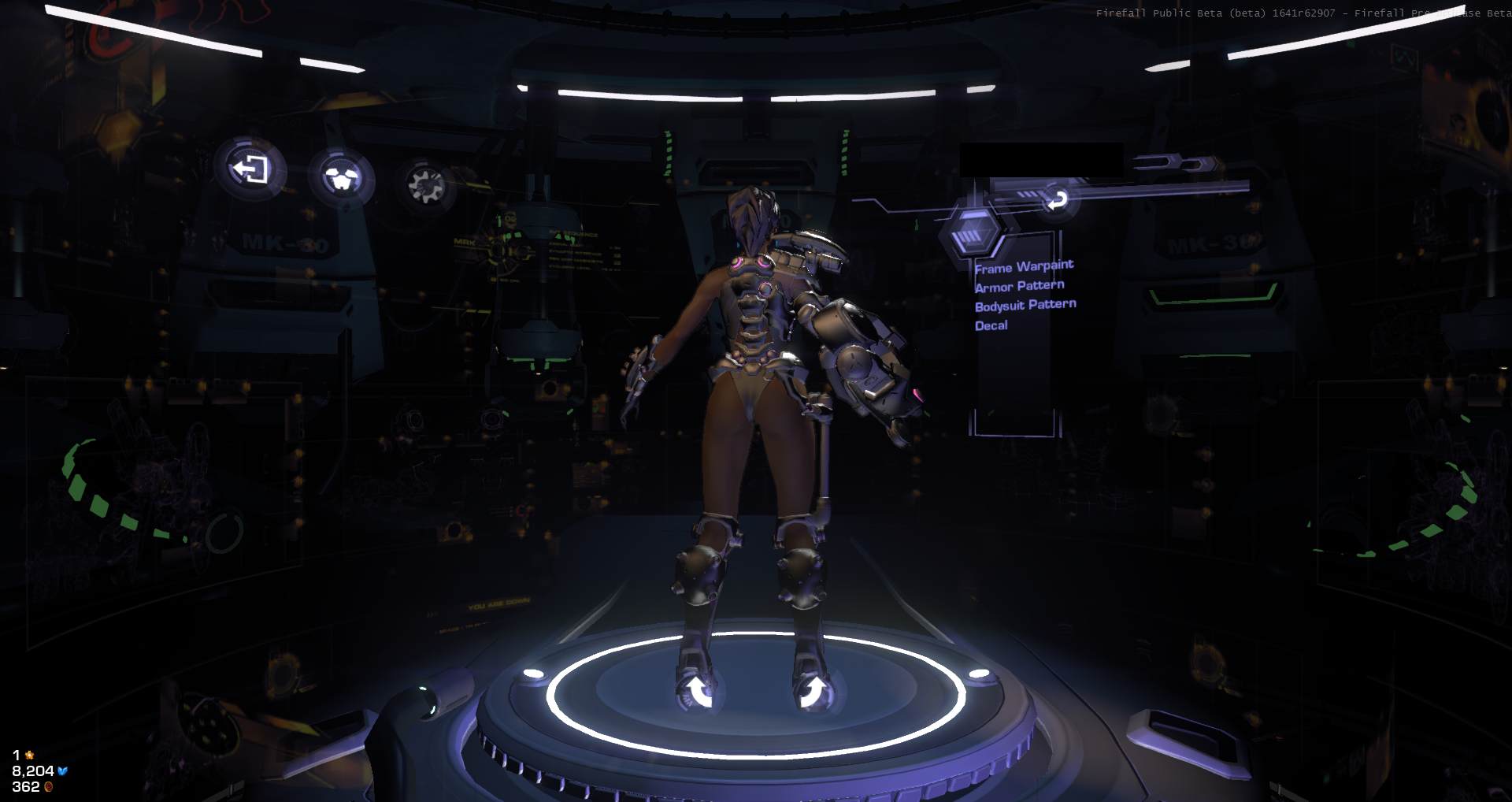
Task: Choose Frame Warpaint option
Action: tap(1024, 266)
